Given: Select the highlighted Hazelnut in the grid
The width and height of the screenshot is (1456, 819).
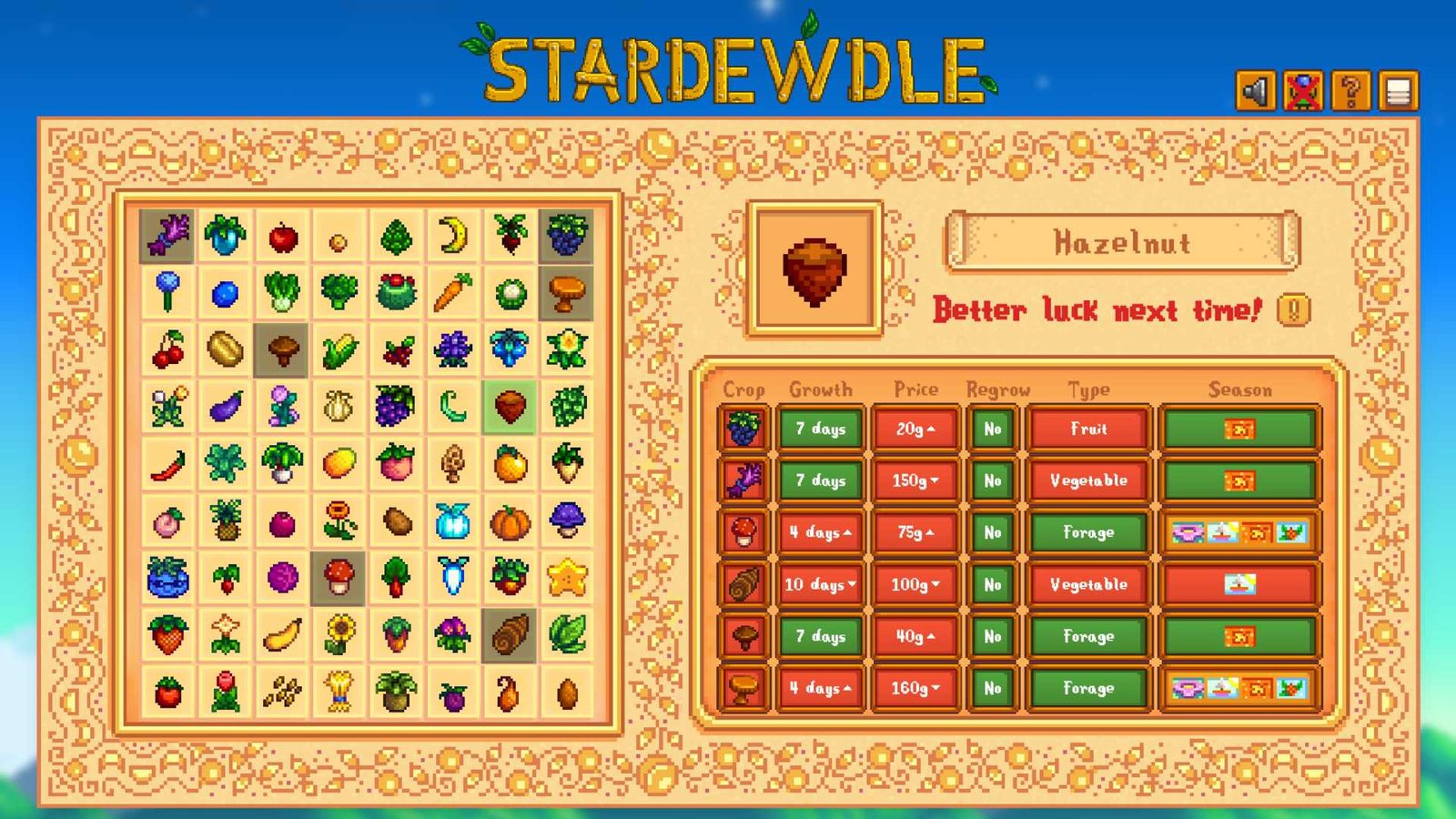Looking at the screenshot, I should pos(508,407).
